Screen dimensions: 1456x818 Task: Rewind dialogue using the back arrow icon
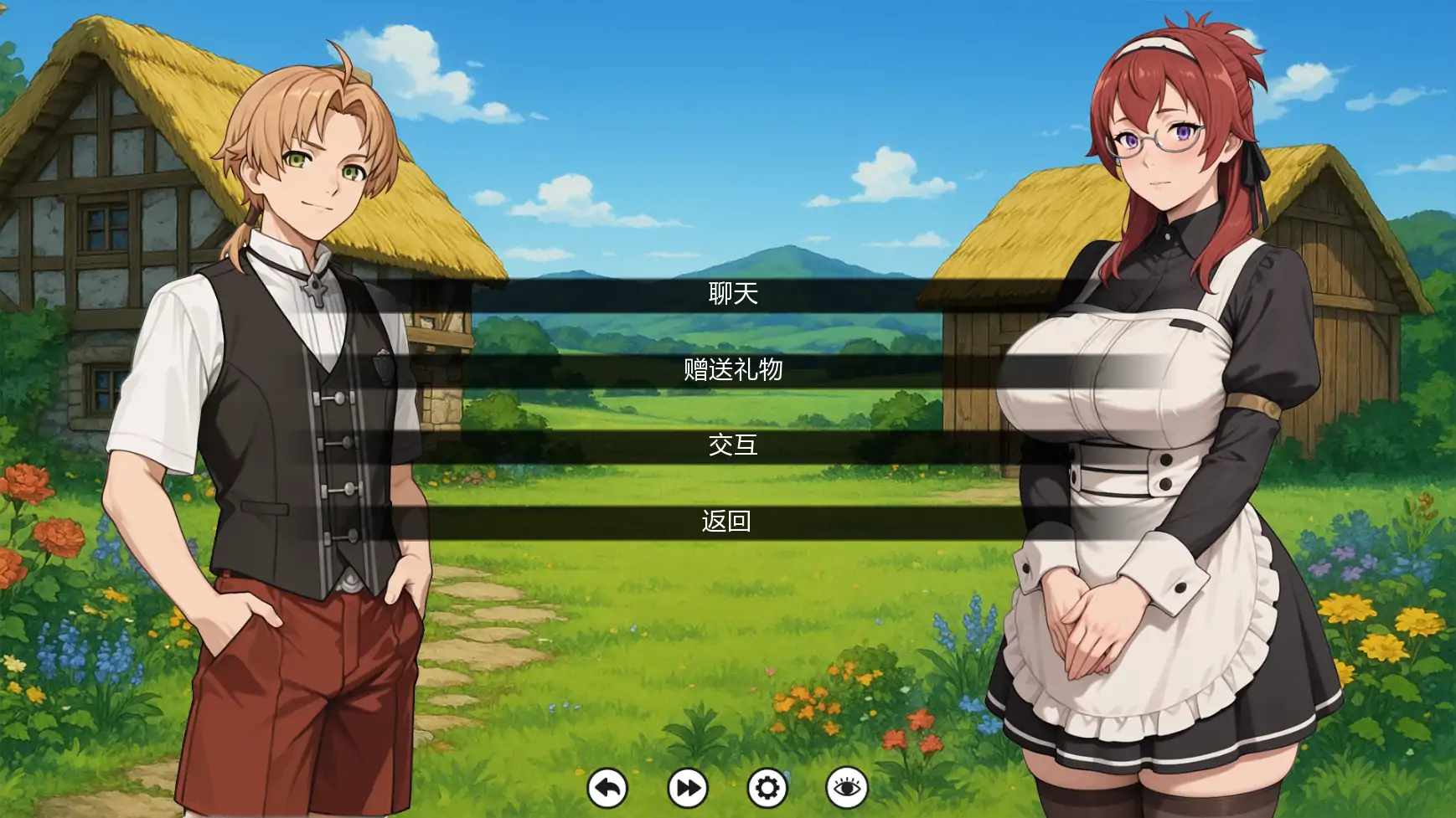[608, 788]
